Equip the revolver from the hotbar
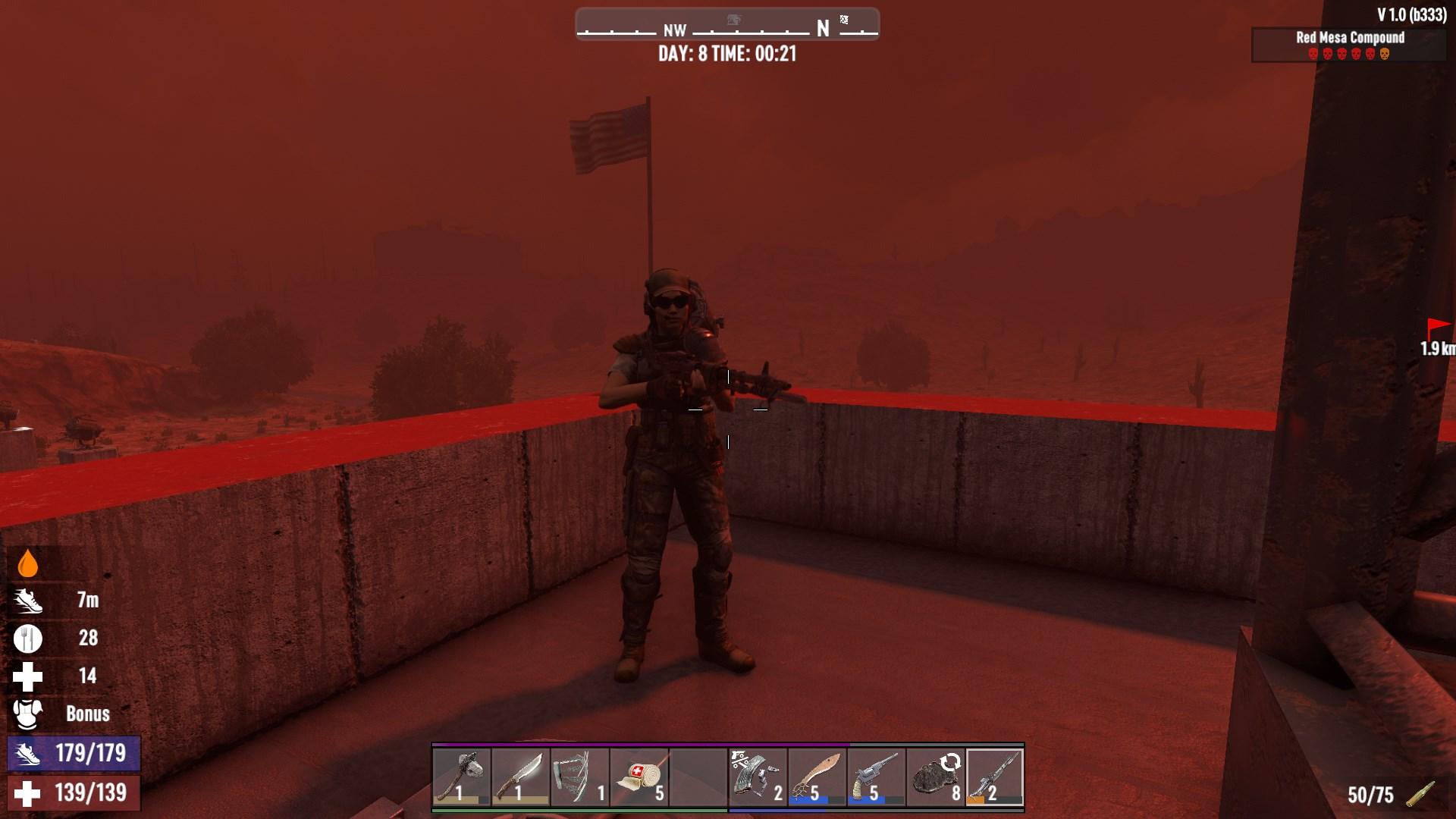Image resolution: width=1456 pixels, height=819 pixels. coord(876,777)
